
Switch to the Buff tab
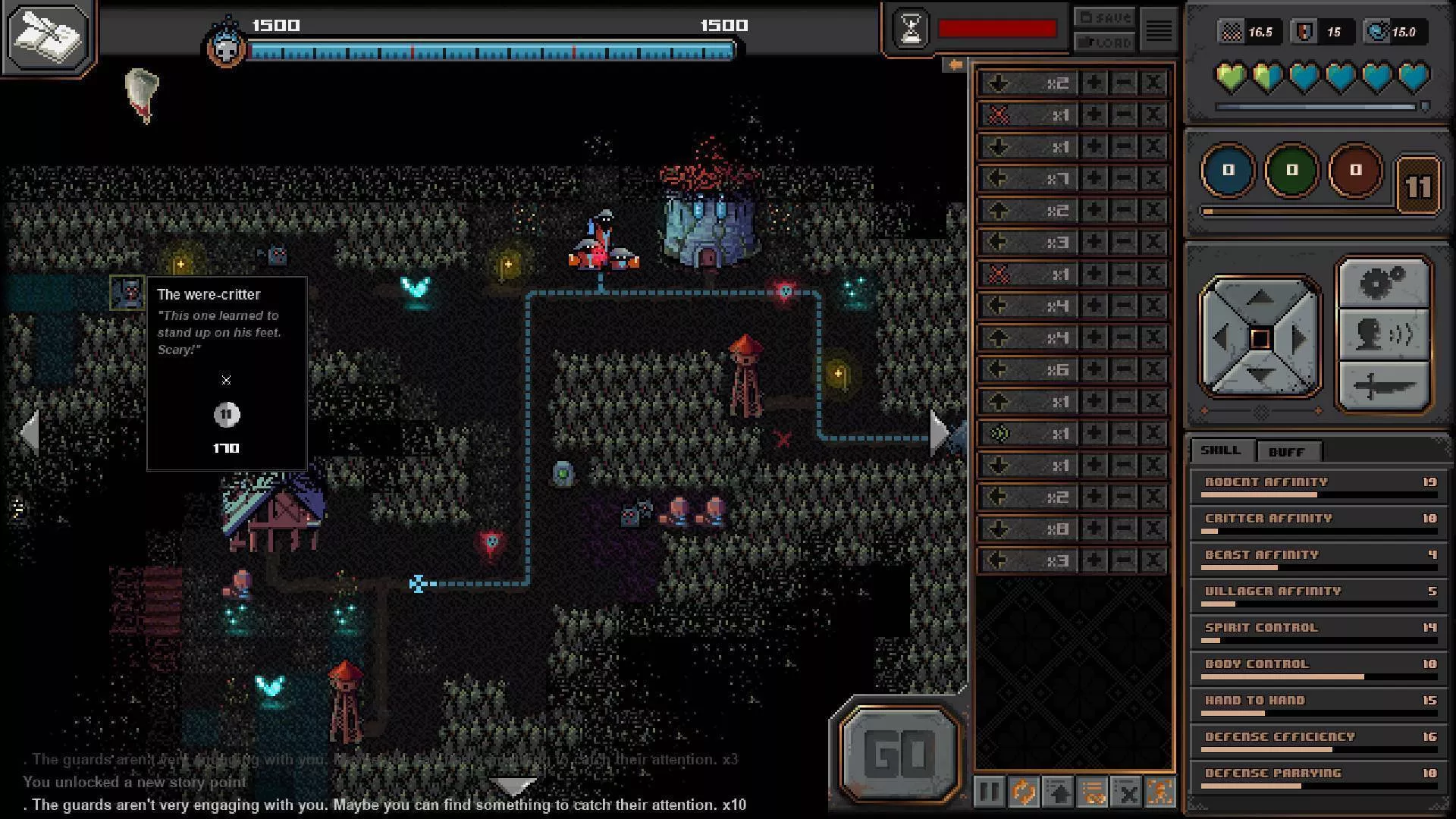[1287, 451]
